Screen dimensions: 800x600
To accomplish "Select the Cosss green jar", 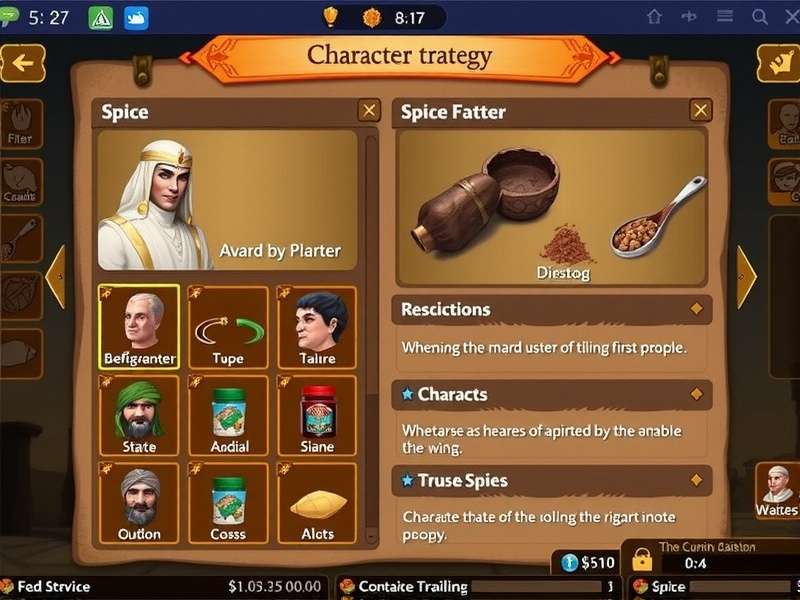I will click(x=228, y=503).
